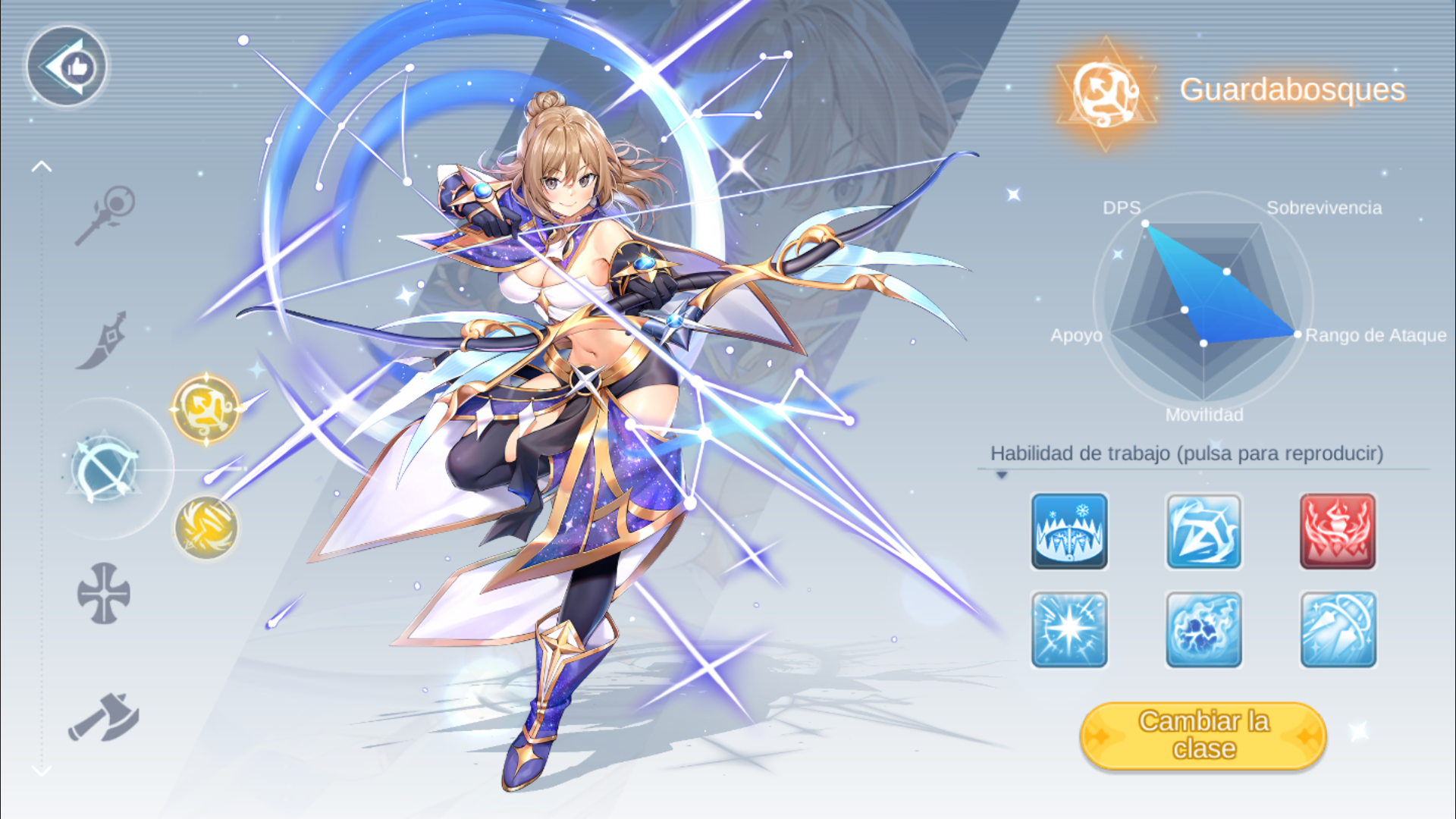Screen dimensions: 1456x819
Task: Select the mage staff class icon
Action: [105, 215]
